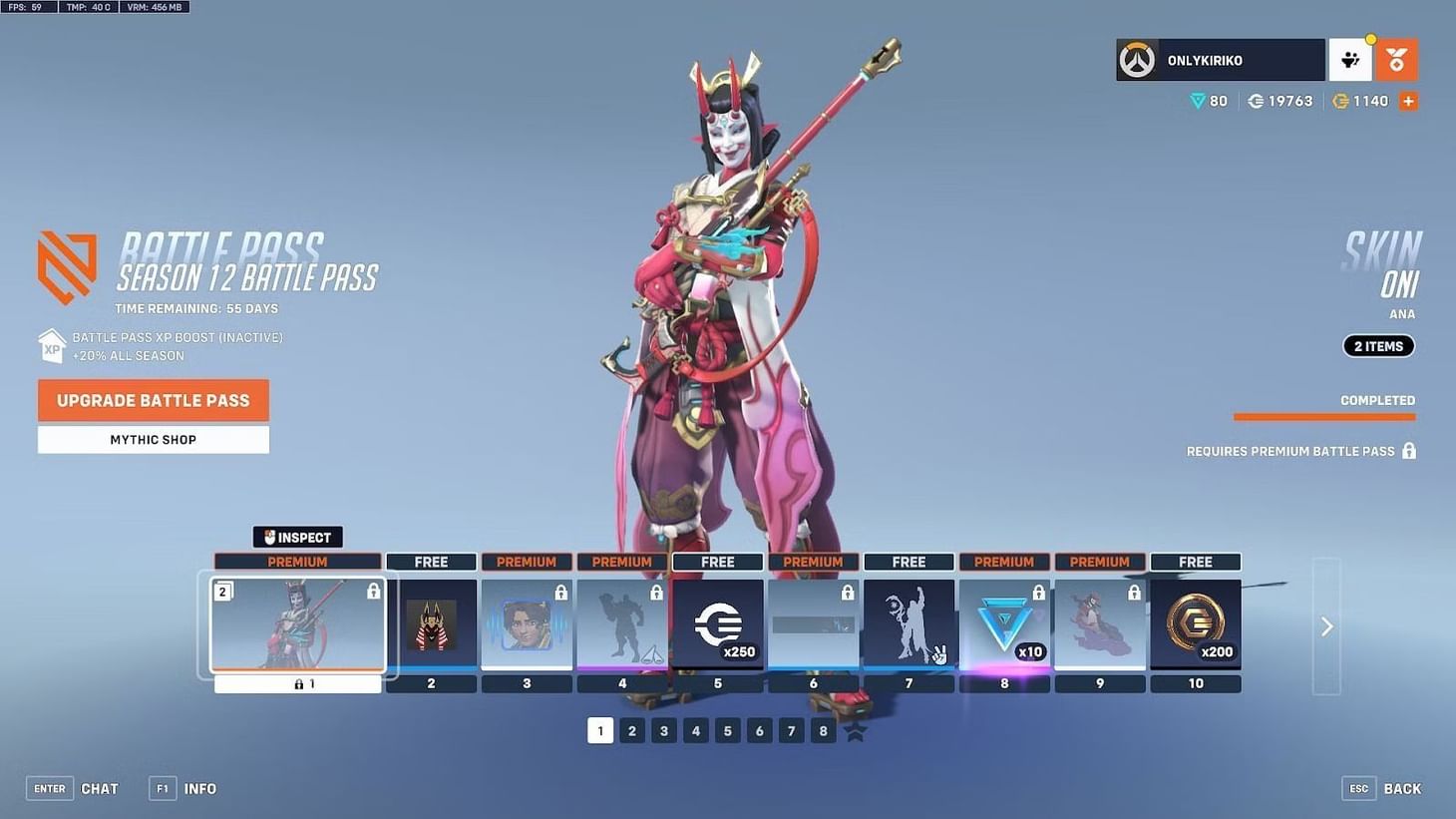Open the social/groups panel icon near username
This screenshot has width=1456, height=819.
click(x=1350, y=61)
